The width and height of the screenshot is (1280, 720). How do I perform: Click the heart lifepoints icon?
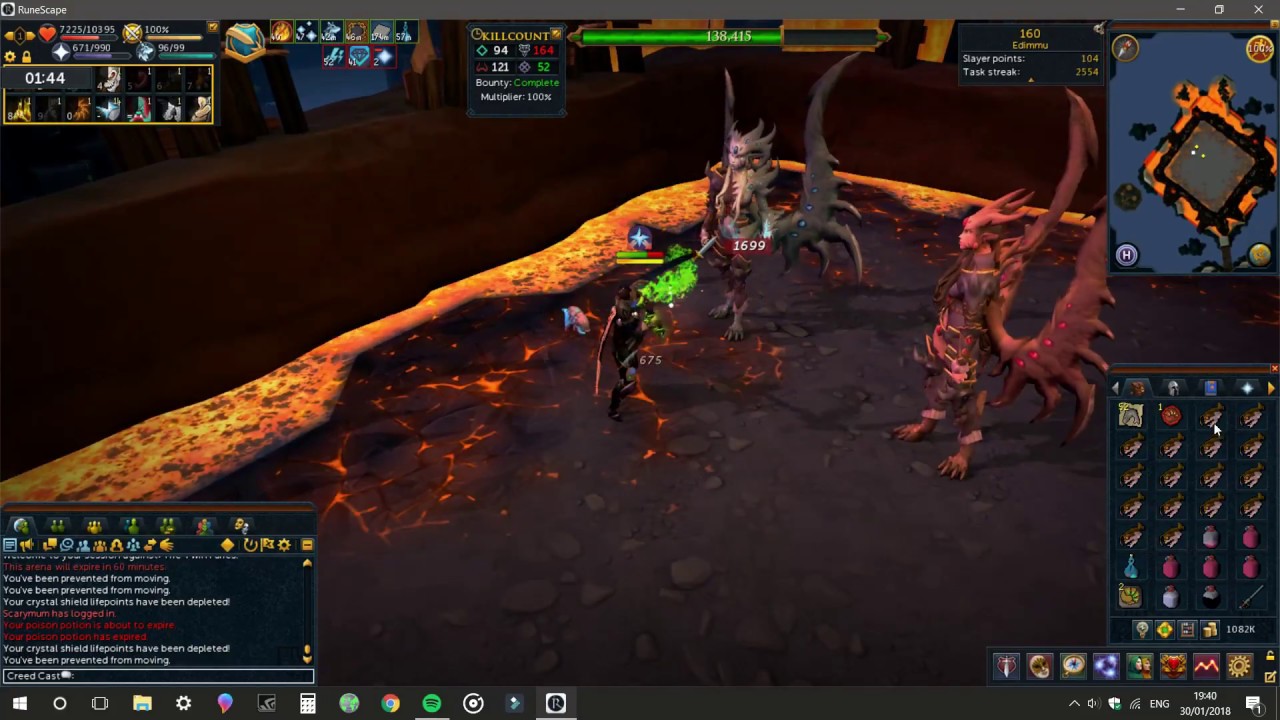pyautogui.click(x=47, y=35)
